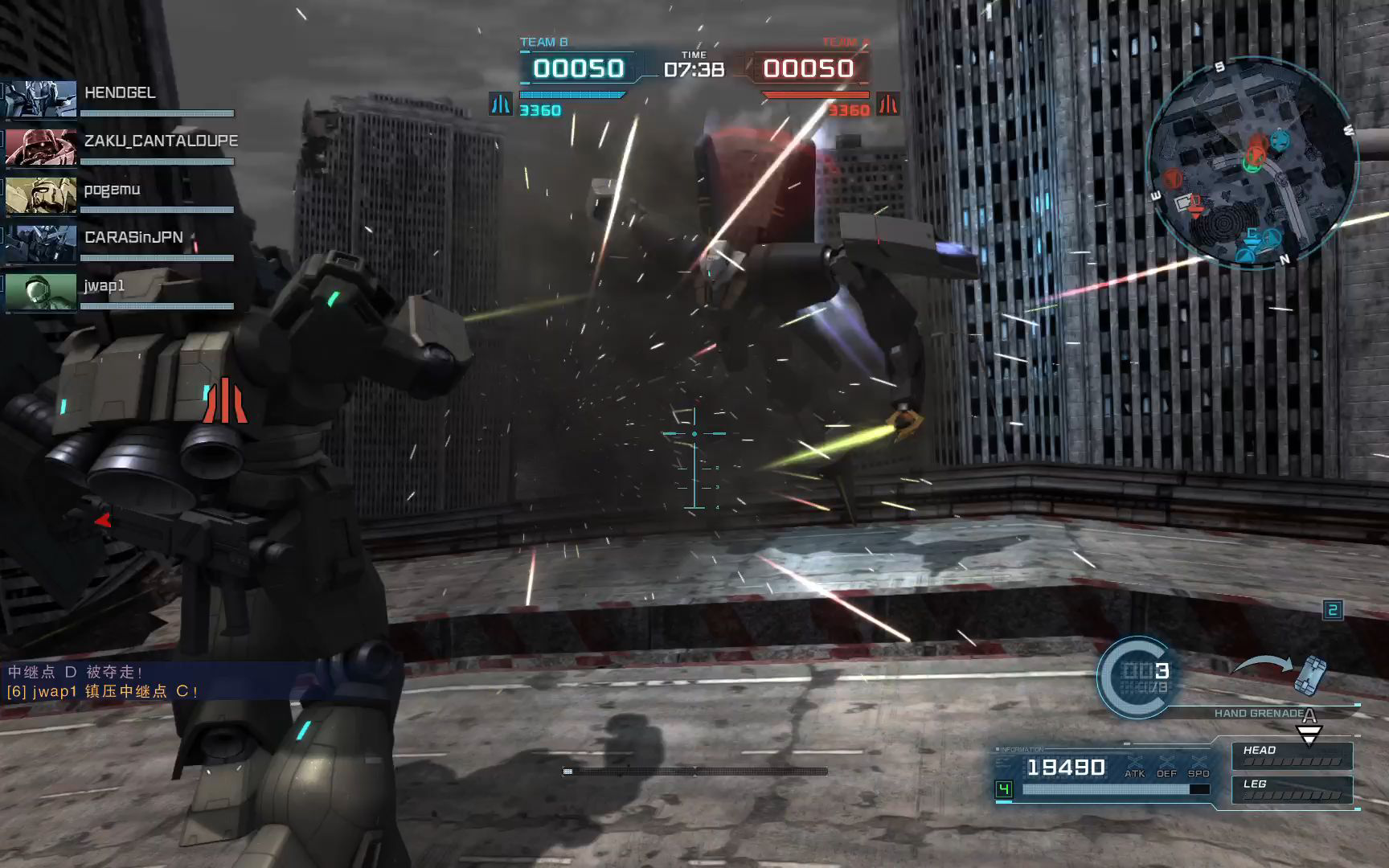
Task: Click the red Team A emblem icon
Action: point(888,104)
